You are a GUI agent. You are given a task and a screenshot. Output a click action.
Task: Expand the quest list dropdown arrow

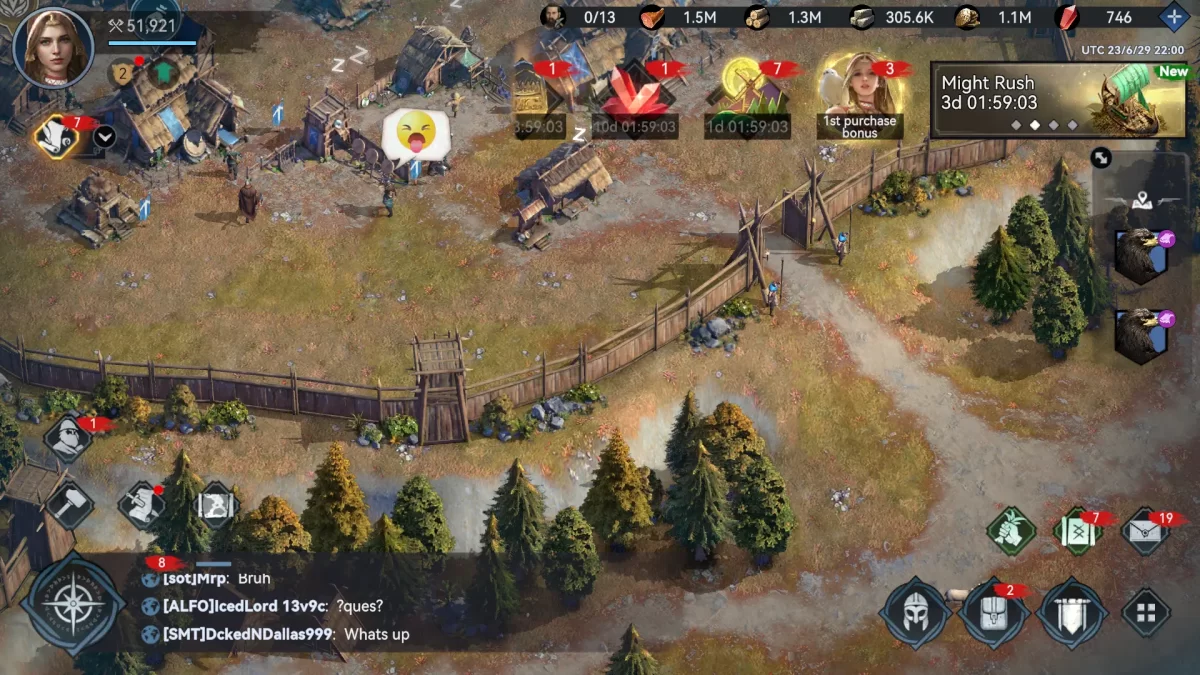point(104,137)
